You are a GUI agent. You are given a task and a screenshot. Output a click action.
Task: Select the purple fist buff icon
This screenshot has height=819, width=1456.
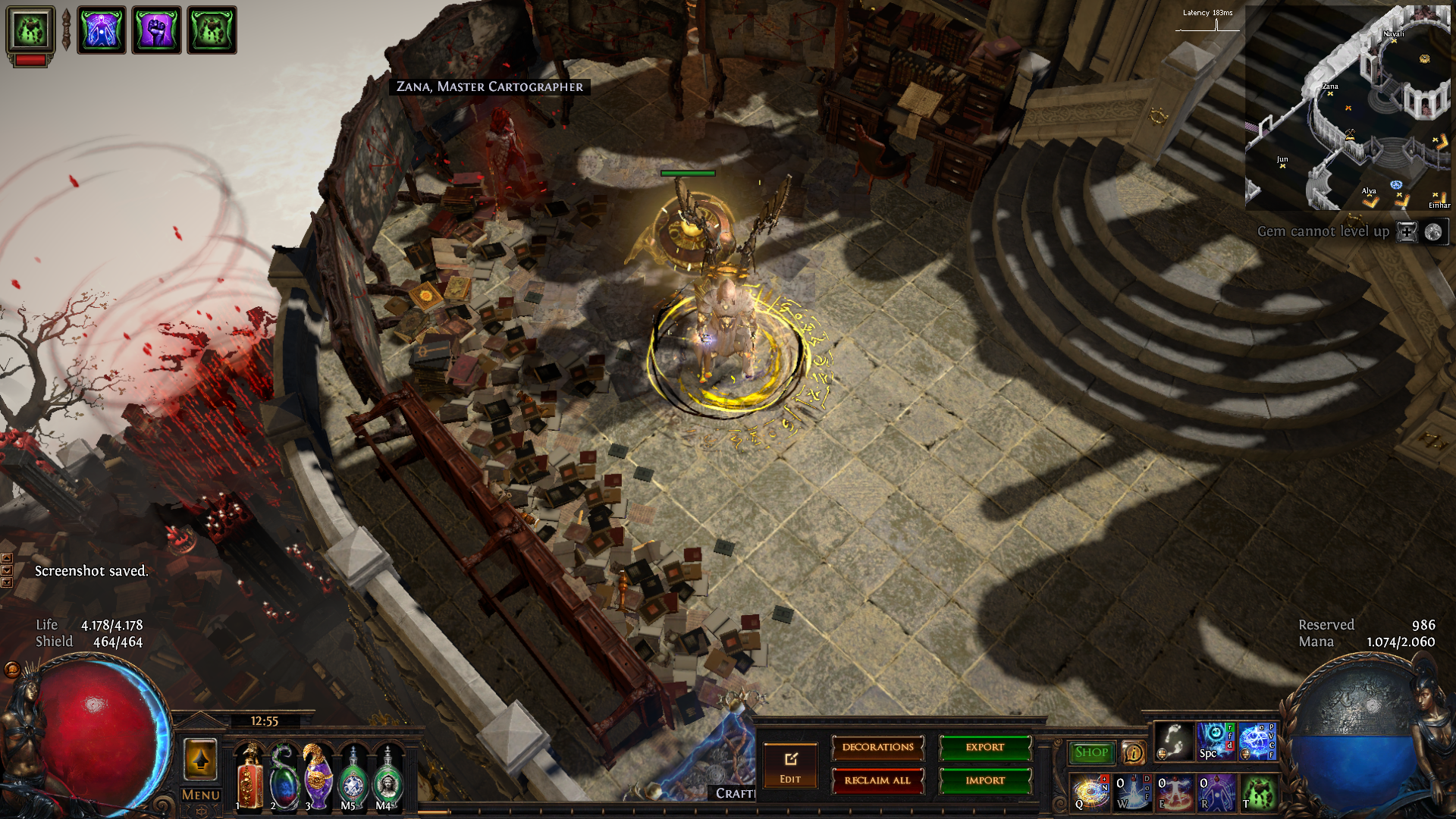click(156, 30)
